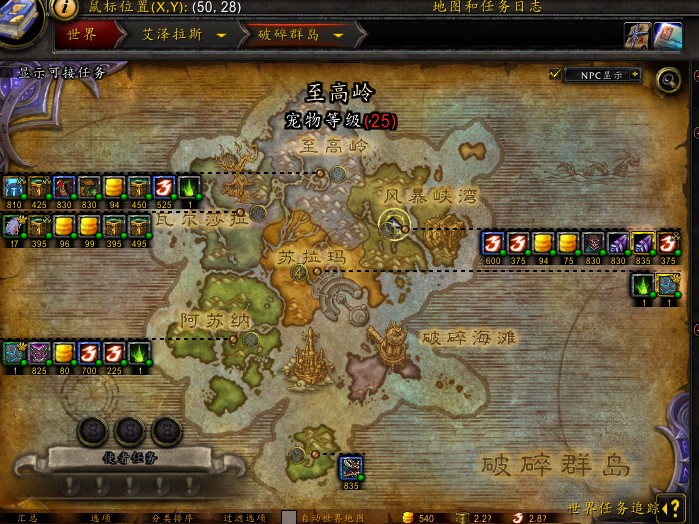Select the numbered marker in 苏拉玛
The image size is (699, 524).
pos(298,274)
